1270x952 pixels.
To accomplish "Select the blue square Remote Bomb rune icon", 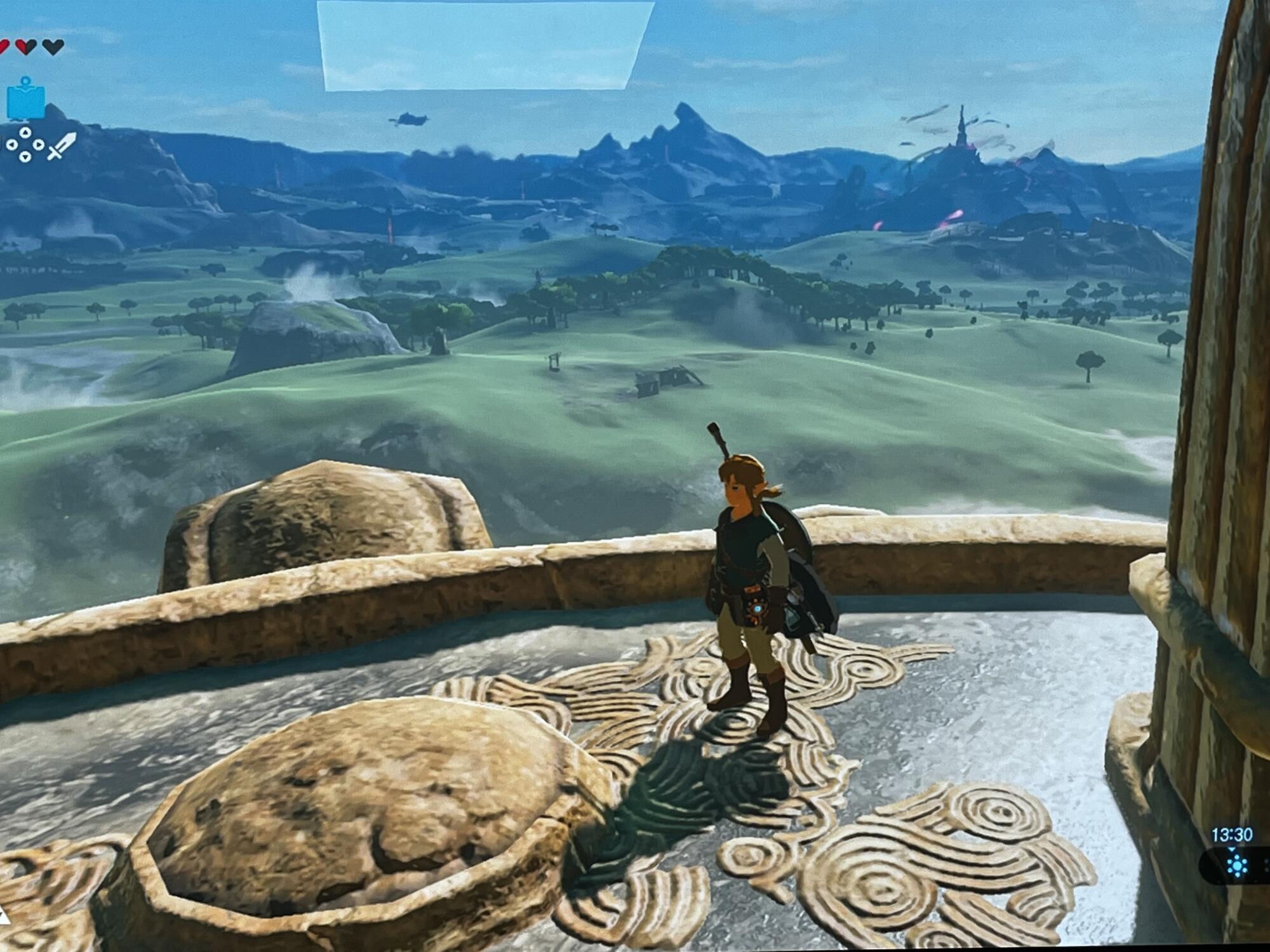I will 25,100.
